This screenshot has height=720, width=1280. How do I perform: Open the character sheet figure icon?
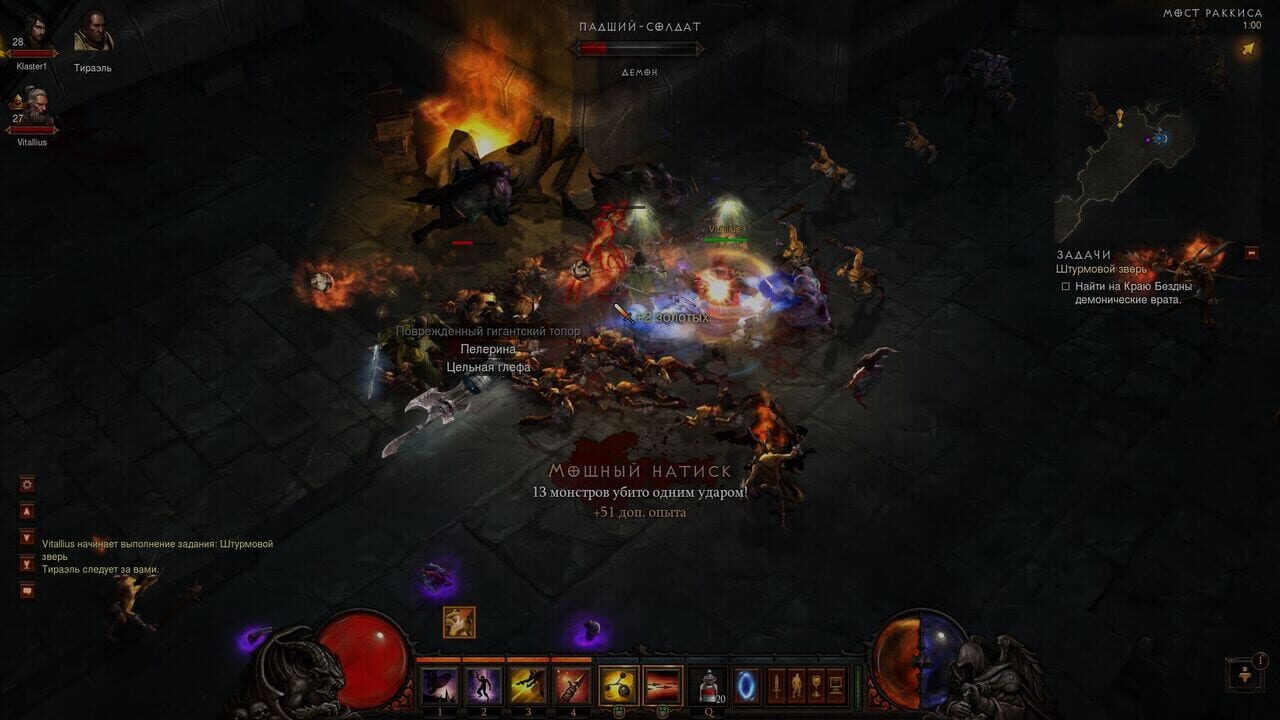pyautogui.click(x=797, y=685)
